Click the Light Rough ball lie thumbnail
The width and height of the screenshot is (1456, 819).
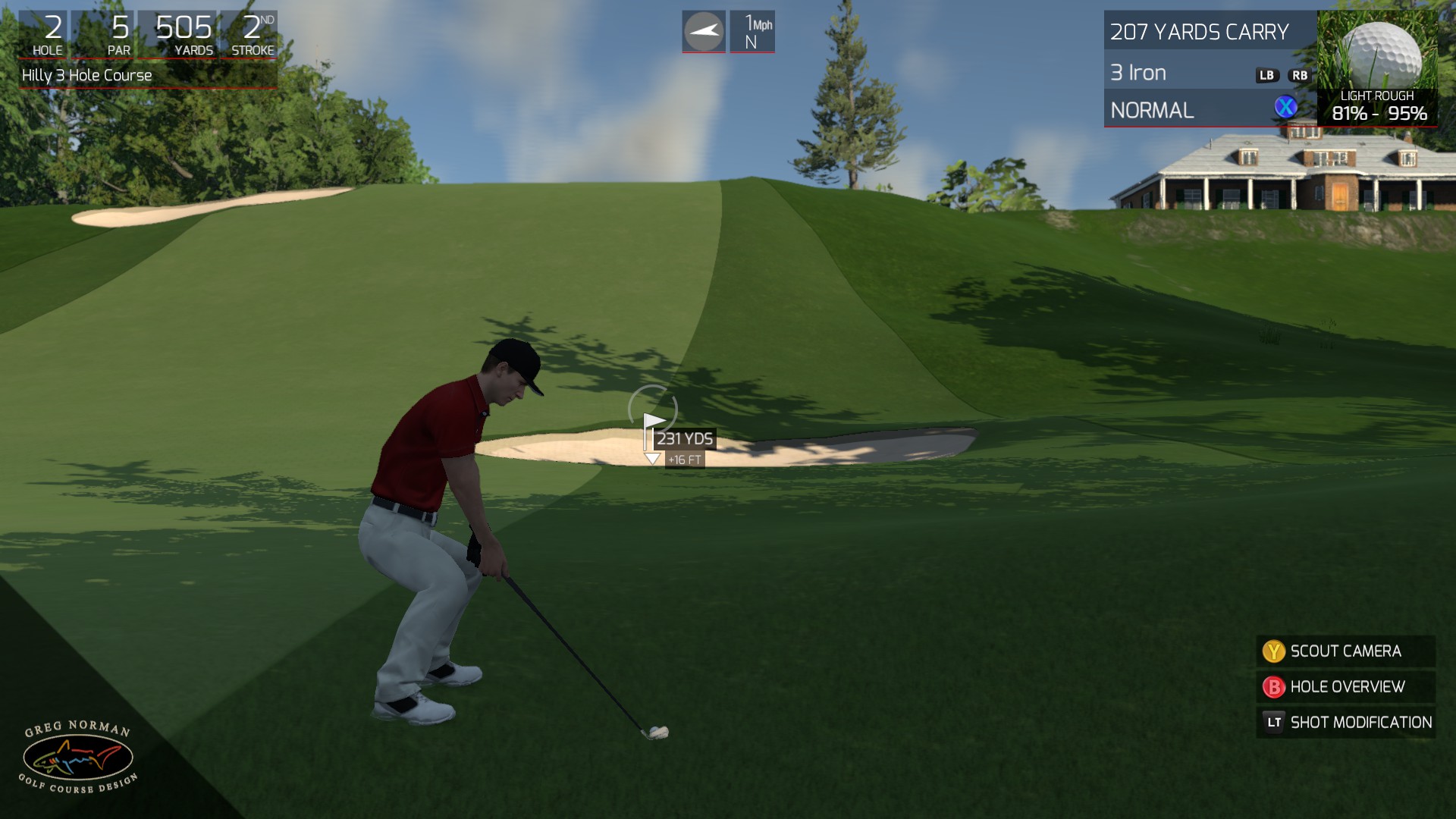click(x=1376, y=68)
